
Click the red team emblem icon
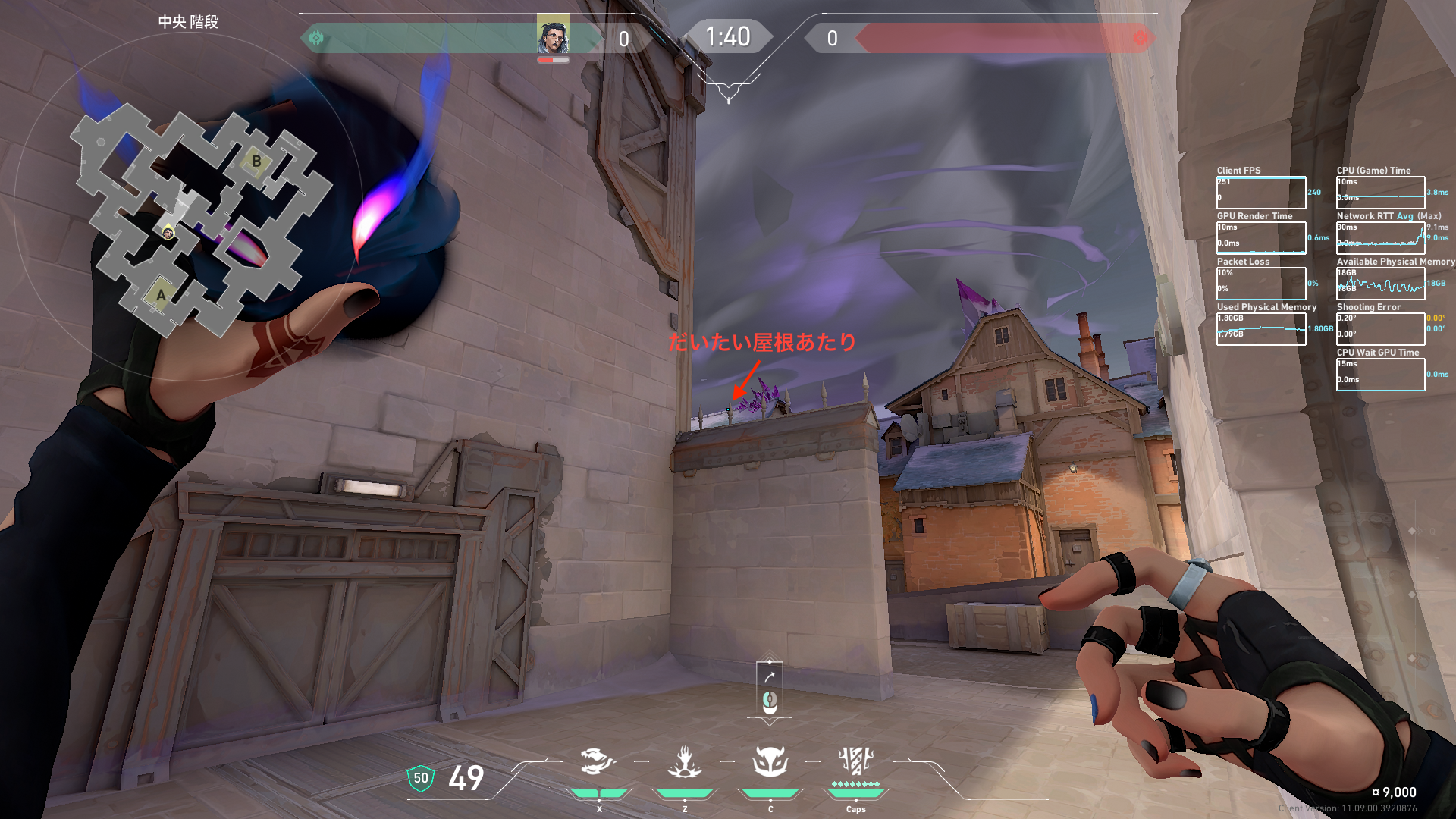tap(1140, 38)
